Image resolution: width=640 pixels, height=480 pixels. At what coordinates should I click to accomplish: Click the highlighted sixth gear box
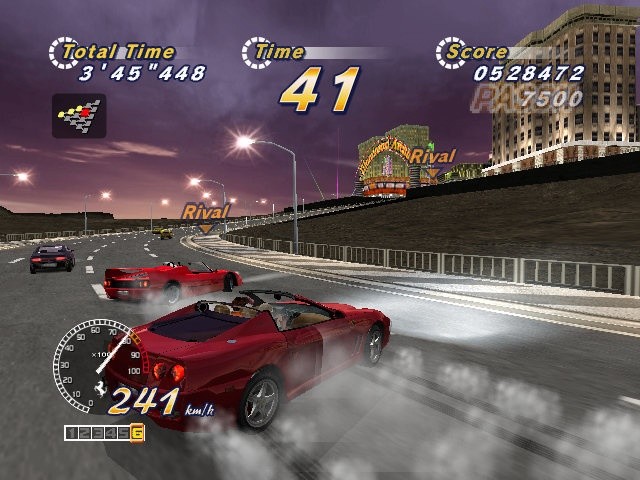pos(137,433)
